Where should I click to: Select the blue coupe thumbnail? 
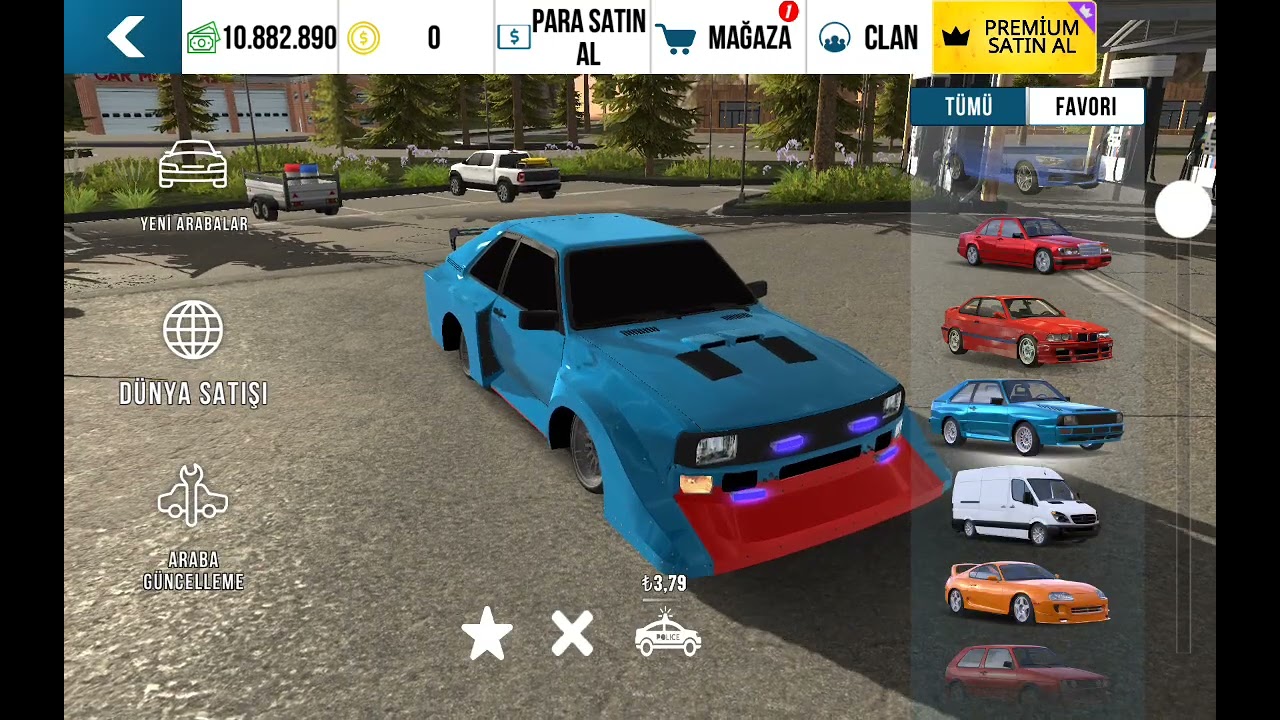coord(1025,415)
